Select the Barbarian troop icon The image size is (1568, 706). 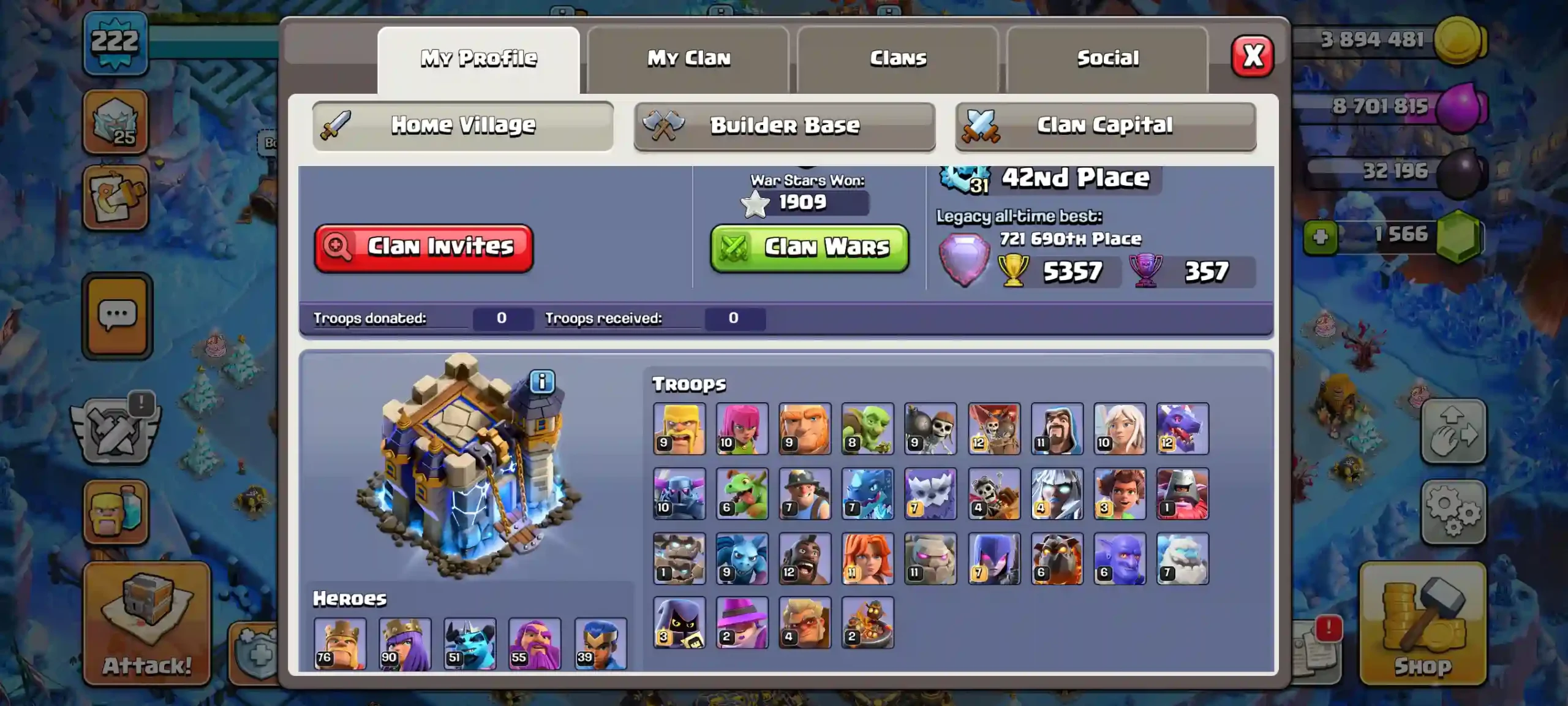coord(679,428)
